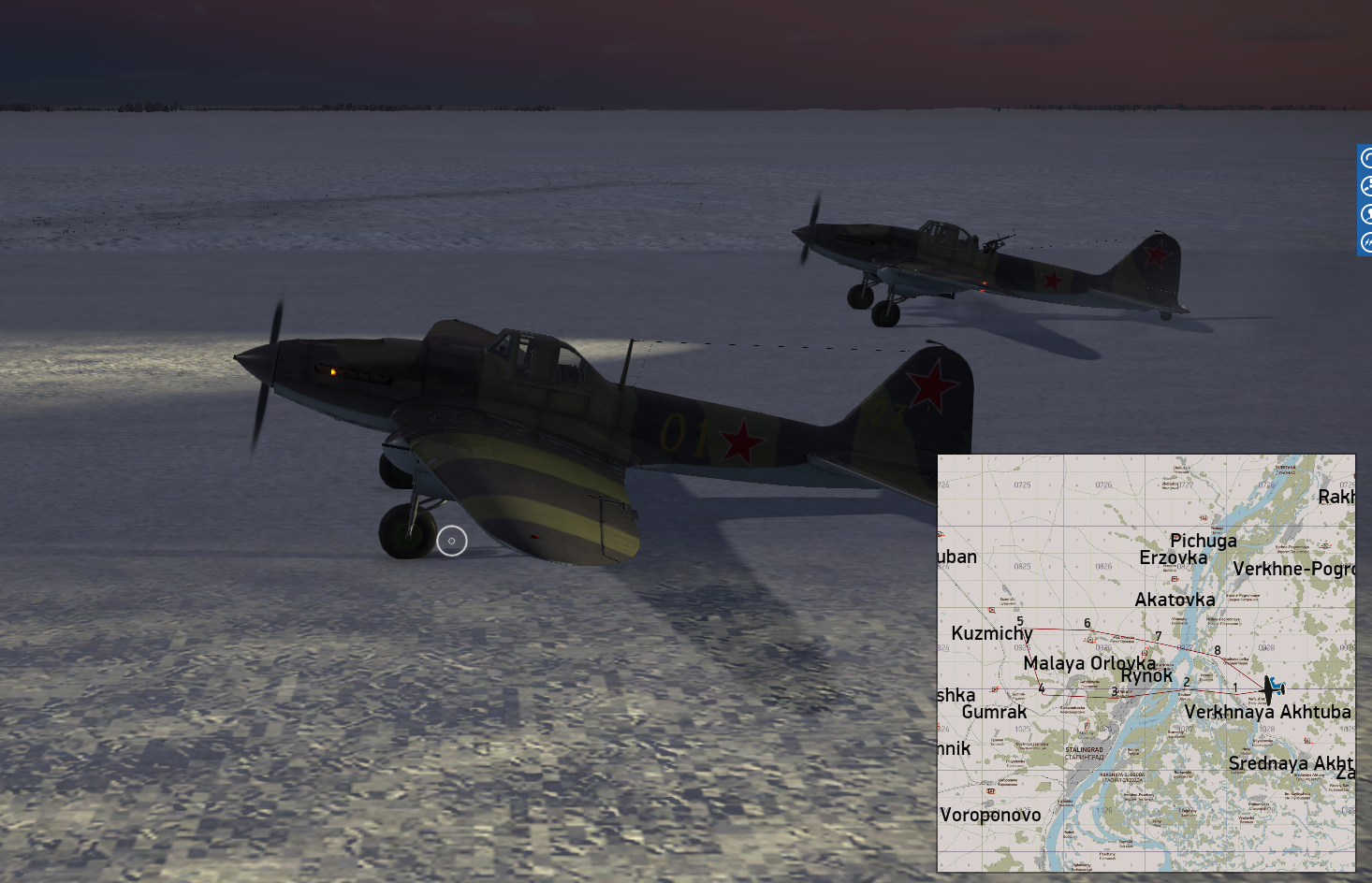
Task: Select waypoint 4 on the route map
Action: pos(1041,688)
